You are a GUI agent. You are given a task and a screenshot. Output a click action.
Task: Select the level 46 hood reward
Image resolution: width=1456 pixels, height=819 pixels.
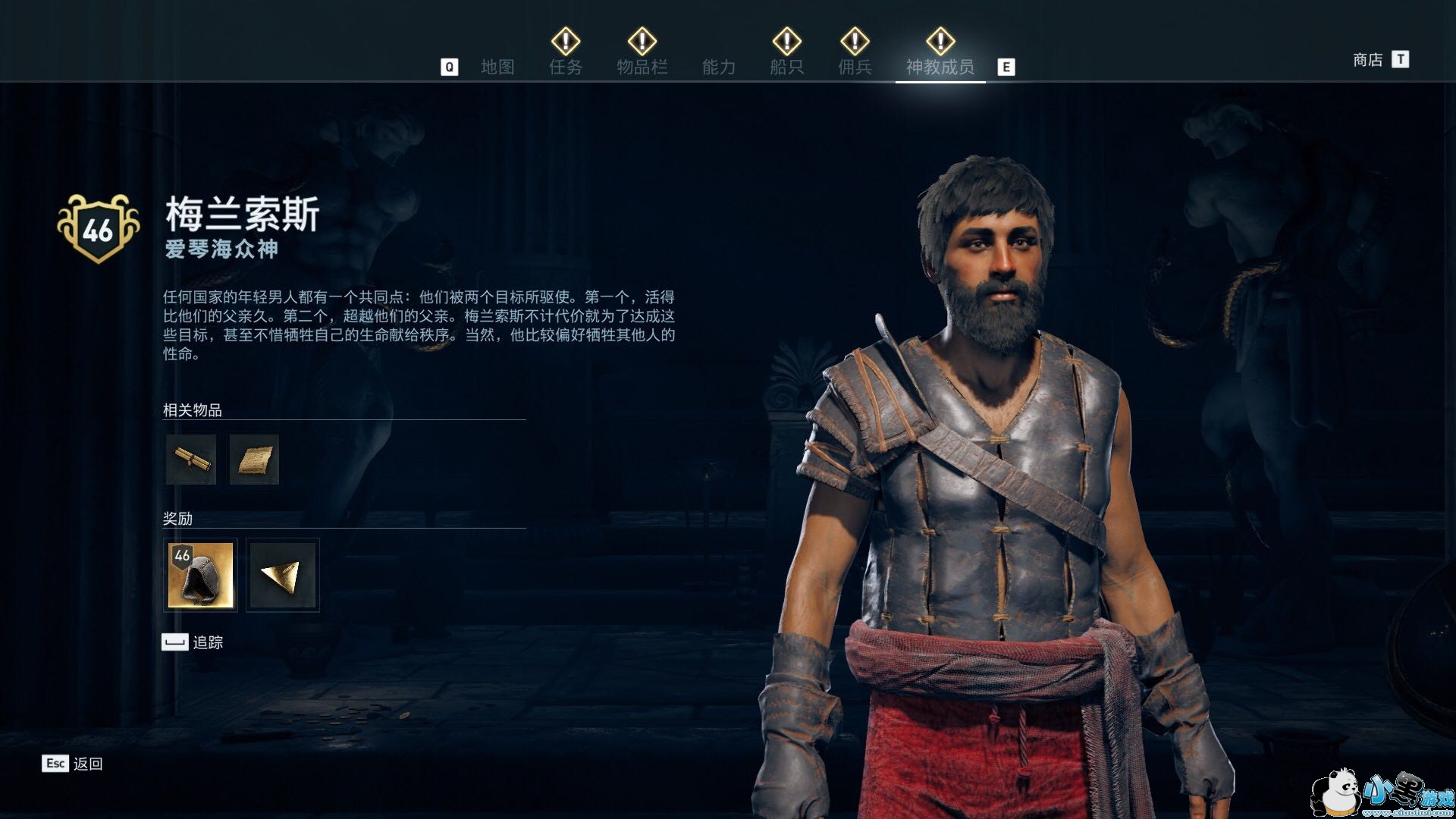tap(201, 575)
